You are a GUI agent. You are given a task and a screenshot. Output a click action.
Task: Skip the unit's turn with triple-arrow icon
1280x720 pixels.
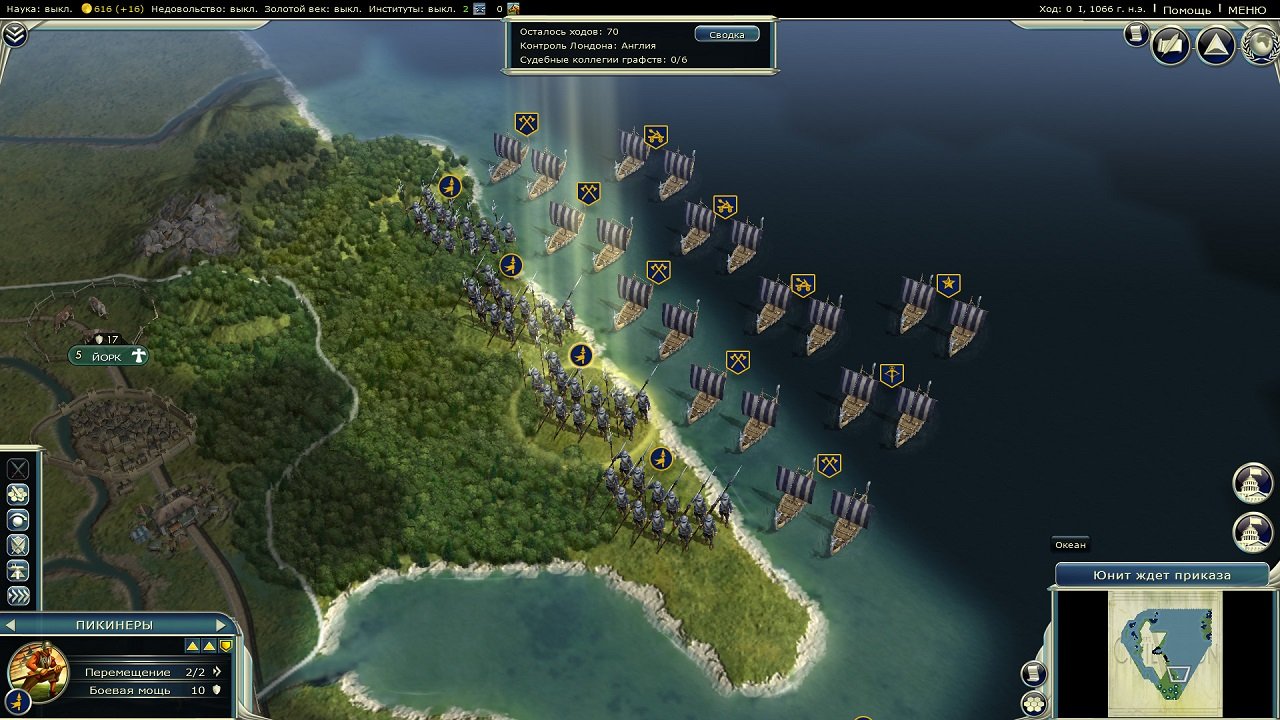tap(16, 594)
